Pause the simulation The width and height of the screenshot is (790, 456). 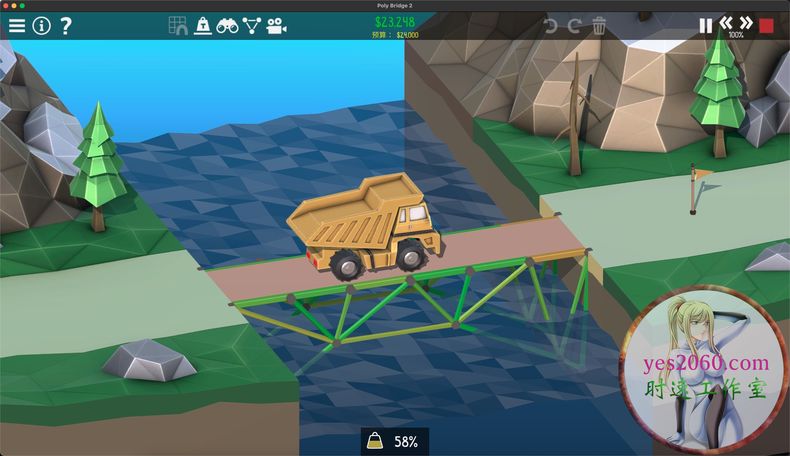(x=706, y=25)
